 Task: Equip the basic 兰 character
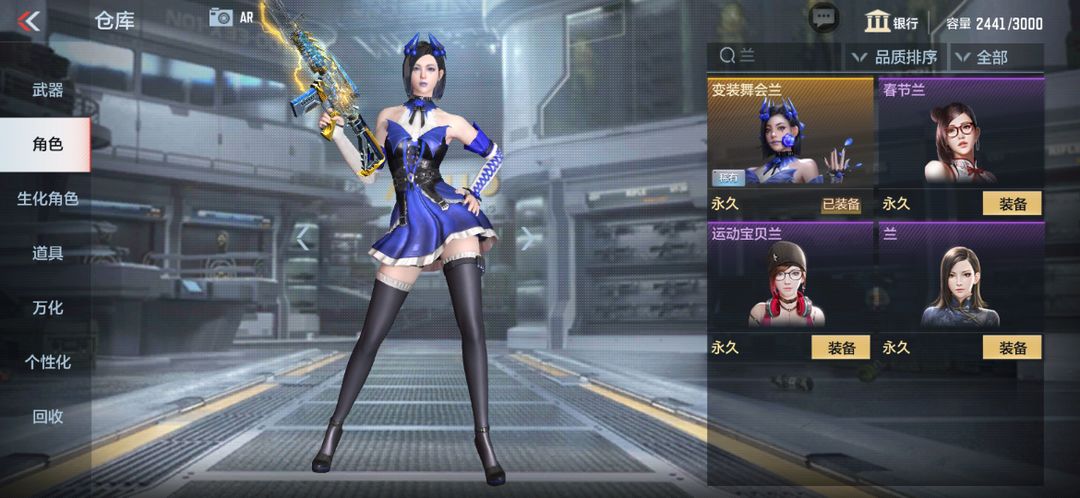(1012, 348)
